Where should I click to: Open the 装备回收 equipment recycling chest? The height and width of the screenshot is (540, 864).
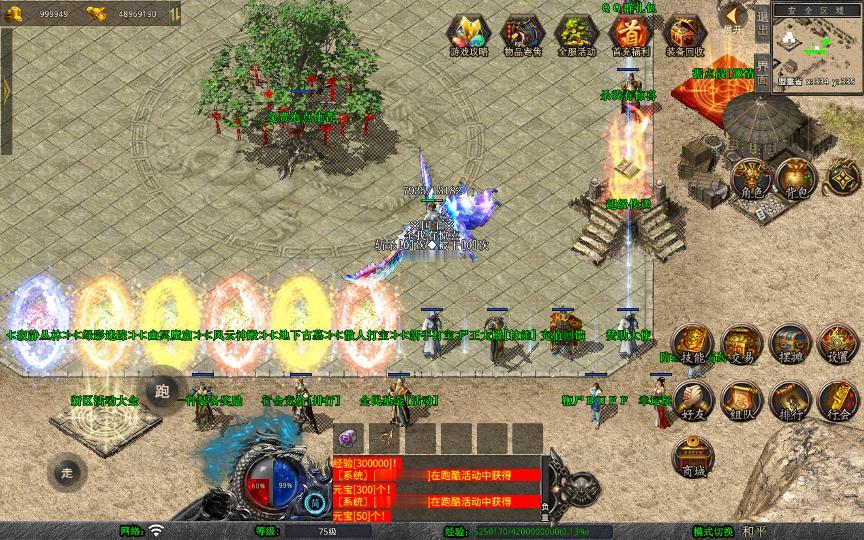(x=684, y=35)
